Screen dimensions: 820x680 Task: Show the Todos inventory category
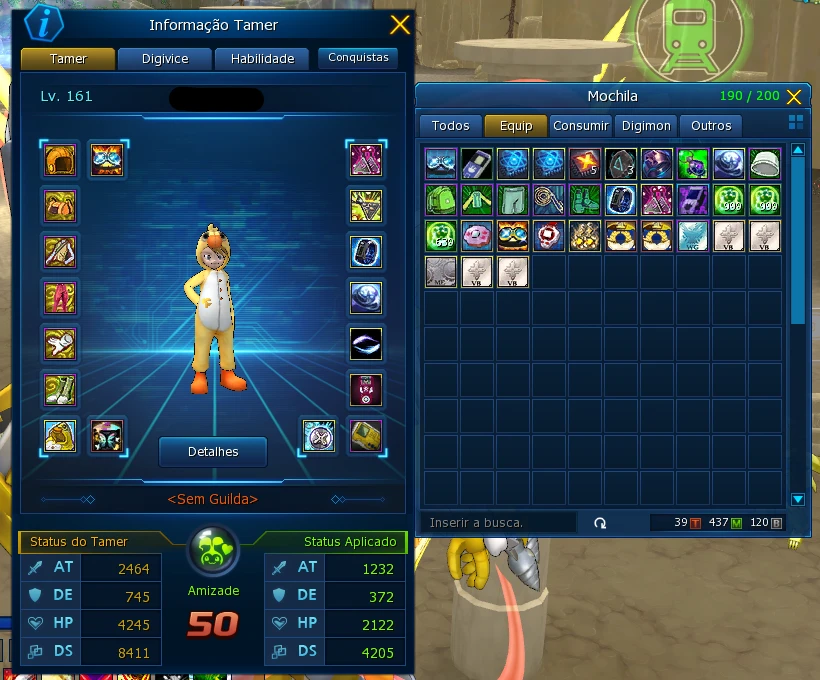pos(450,126)
